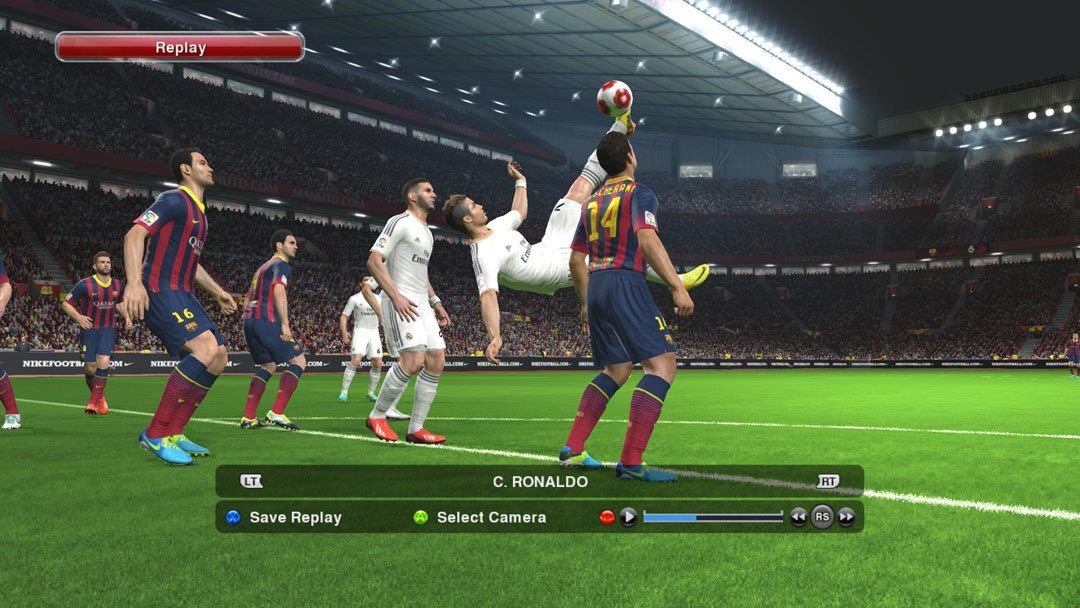Save the replay
The height and width of the screenshot is (608, 1080).
coord(284,517)
